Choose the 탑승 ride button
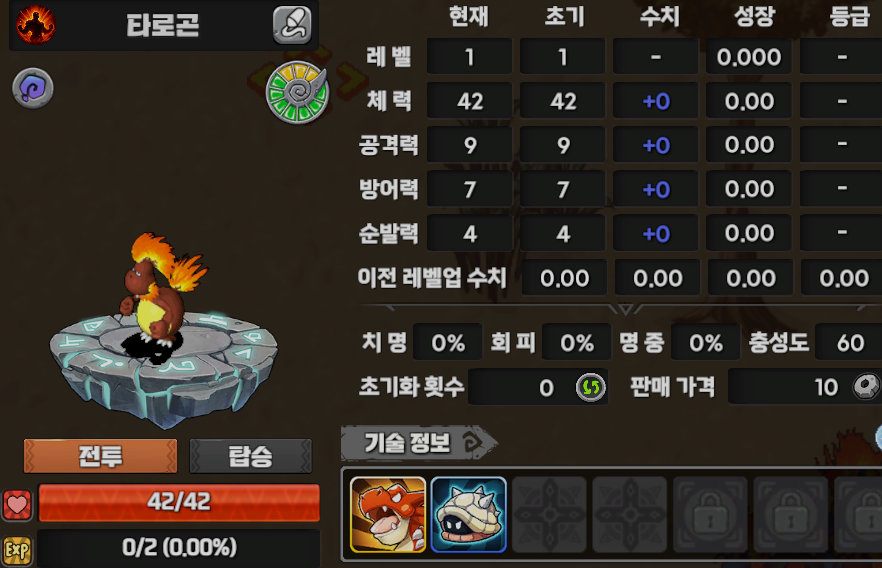The height and width of the screenshot is (568, 882). point(250,456)
